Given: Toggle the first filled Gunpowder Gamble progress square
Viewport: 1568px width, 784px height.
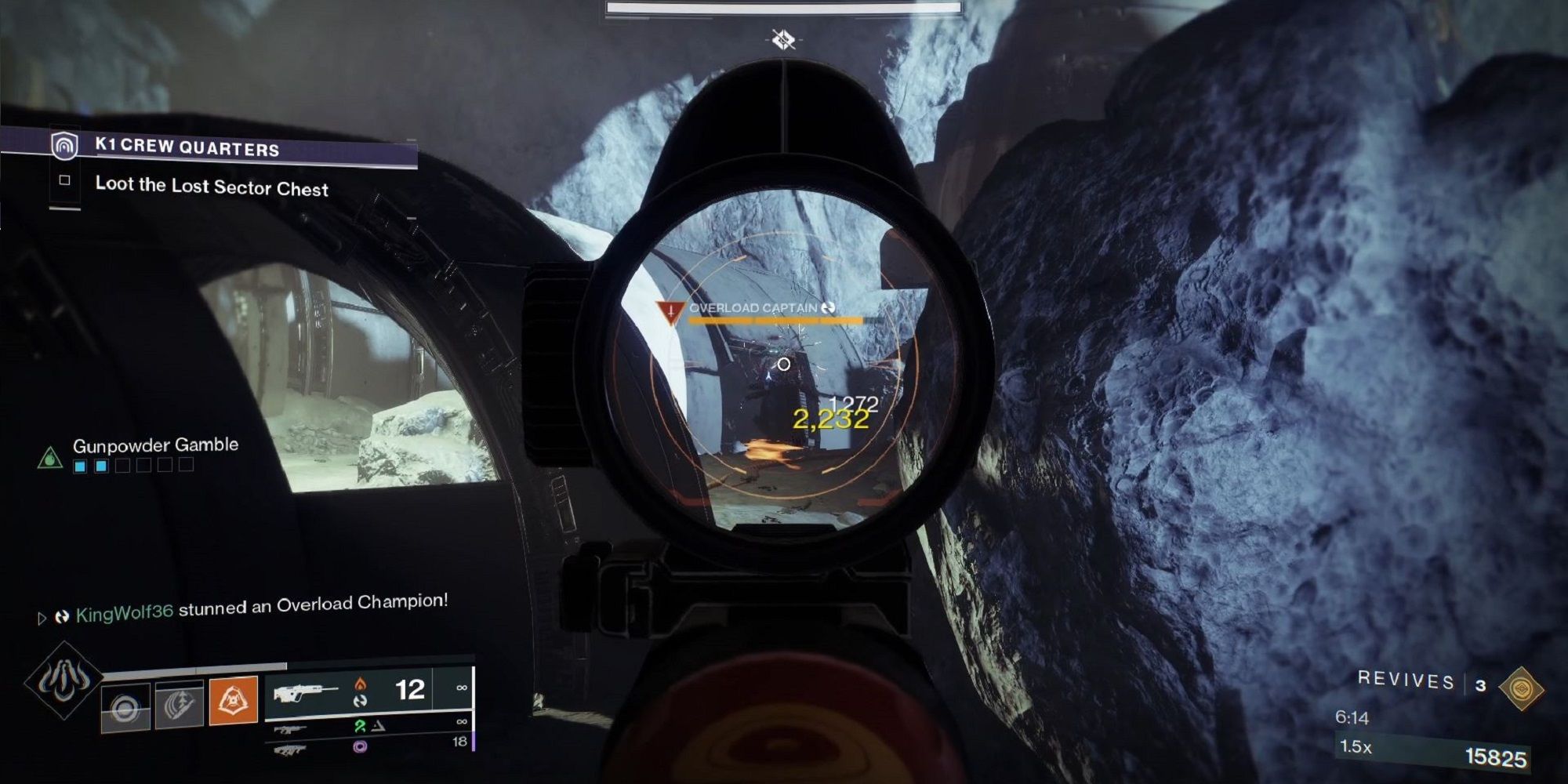Looking at the screenshot, I should [80, 466].
